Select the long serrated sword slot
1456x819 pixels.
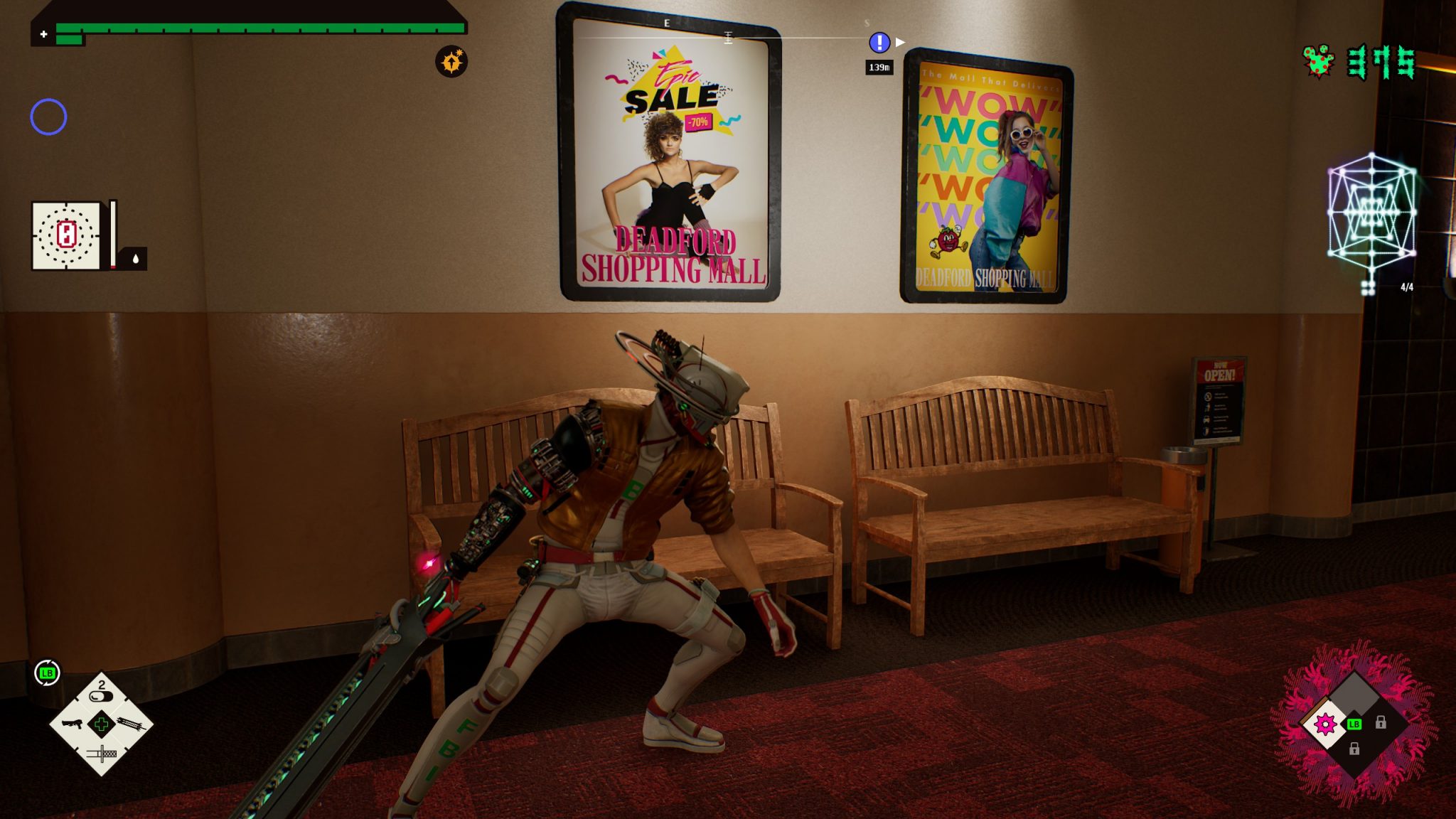coord(132,724)
